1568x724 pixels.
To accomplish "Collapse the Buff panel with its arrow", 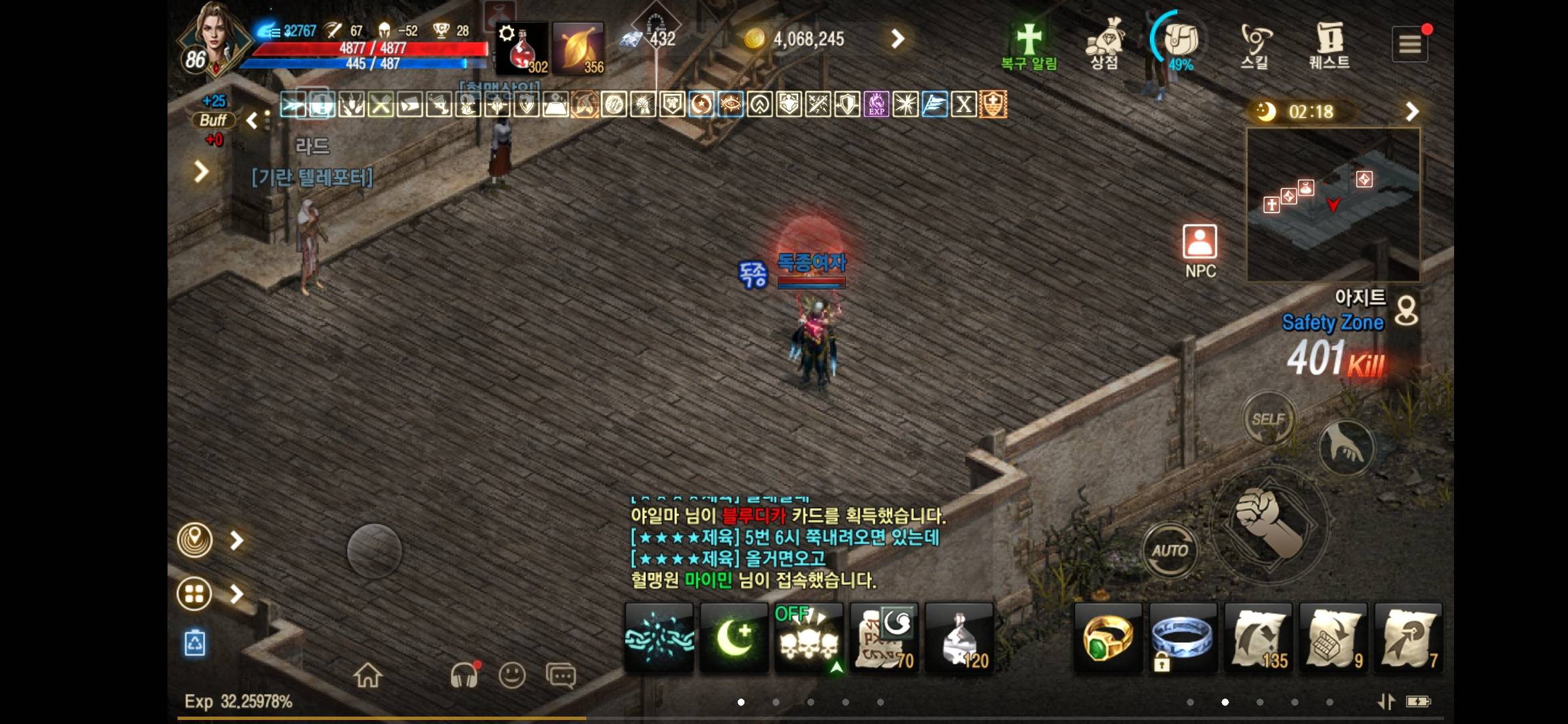I will point(253,121).
